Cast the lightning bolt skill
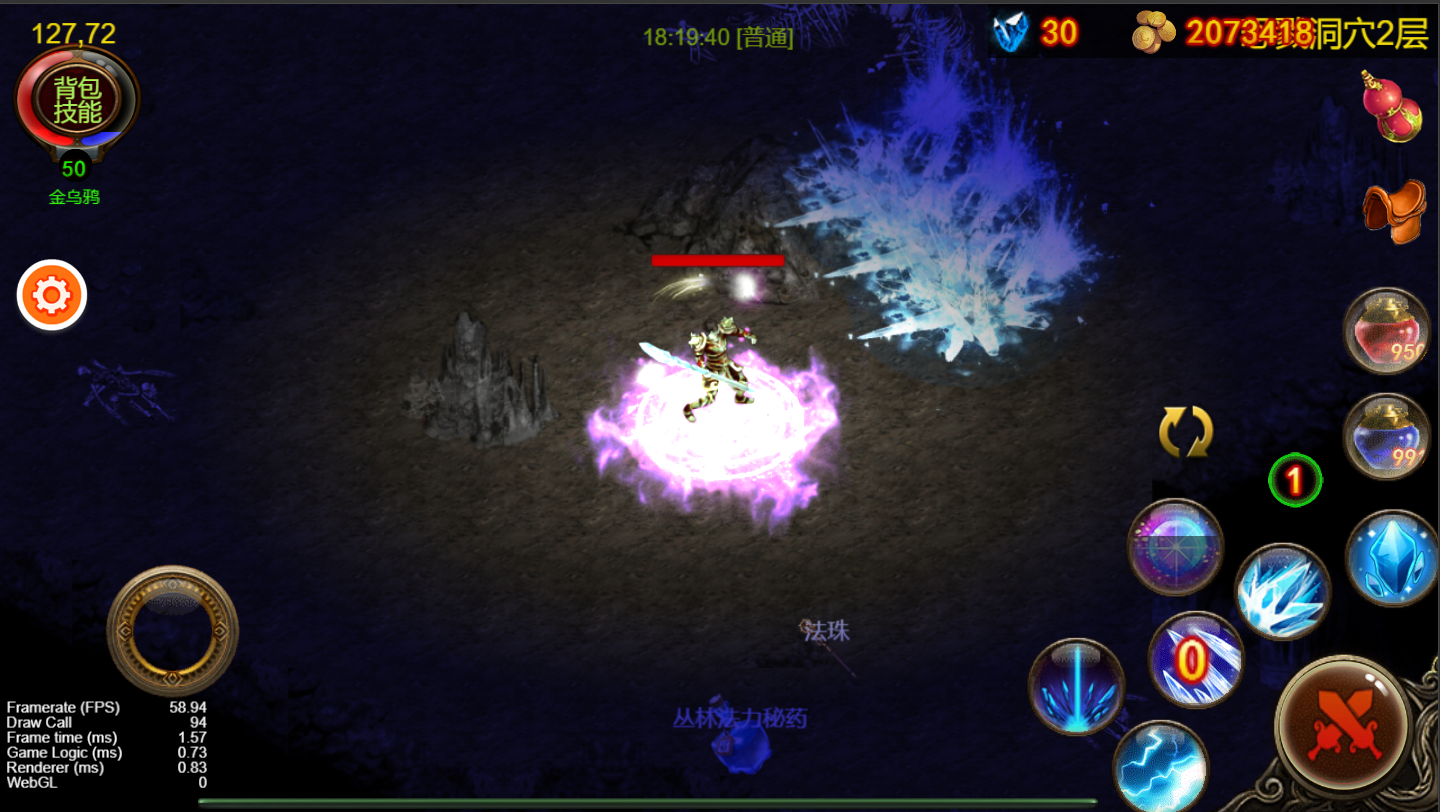Screen dimensions: 1440x812 1160,766
